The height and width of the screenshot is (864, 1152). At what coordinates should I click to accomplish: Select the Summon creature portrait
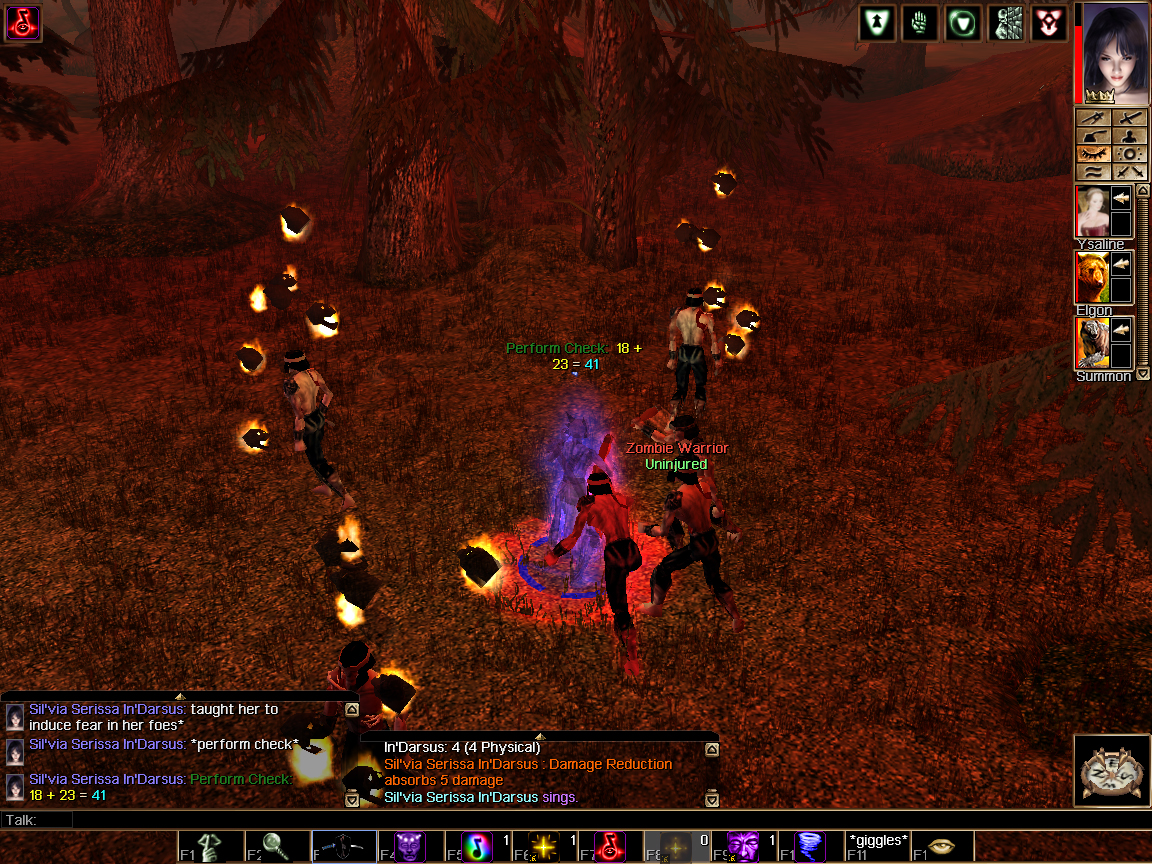click(1091, 343)
